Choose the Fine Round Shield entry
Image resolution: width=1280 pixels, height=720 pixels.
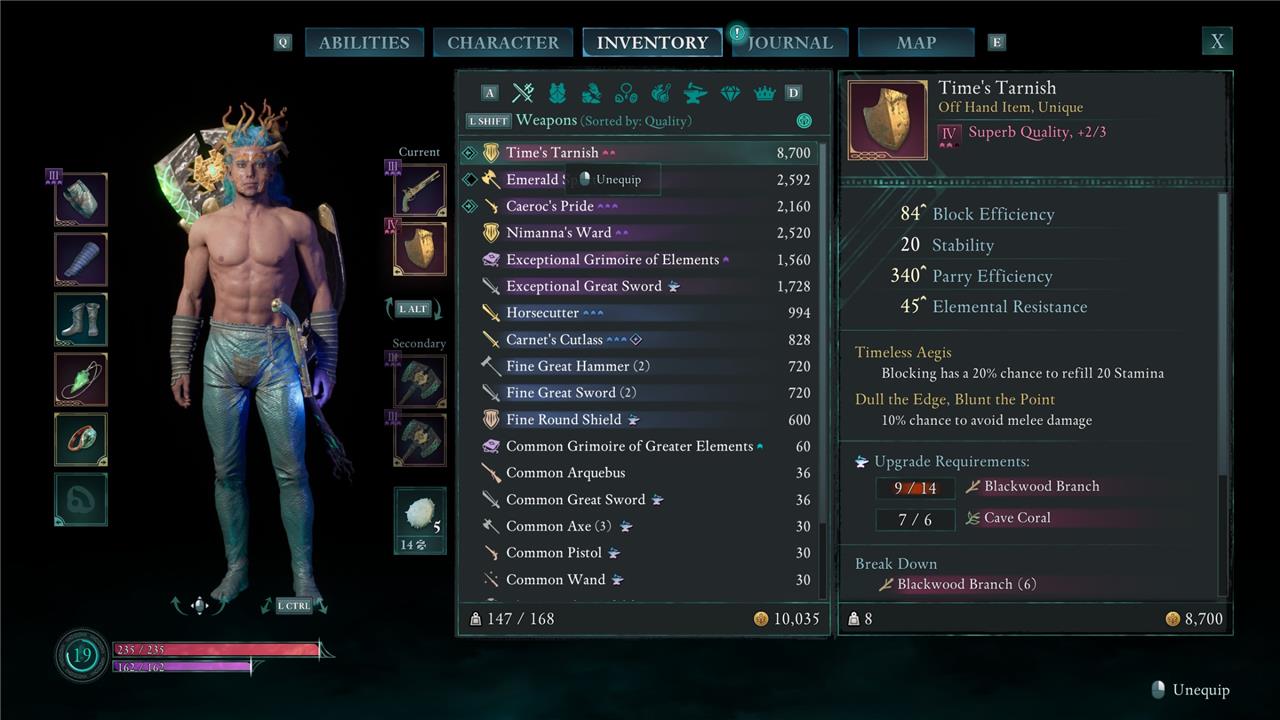(x=563, y=420)
